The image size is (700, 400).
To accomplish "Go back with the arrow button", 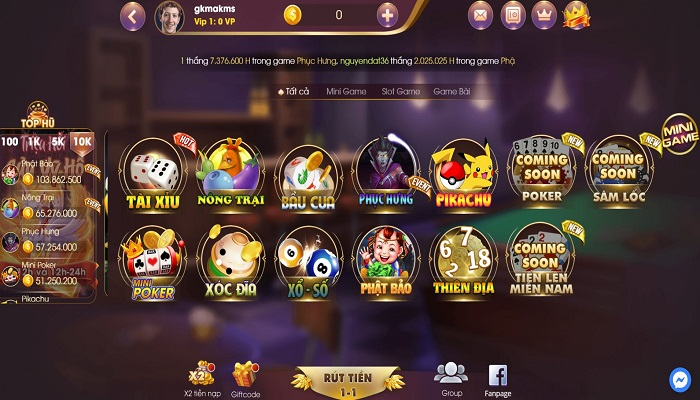I will pos(133,15).
